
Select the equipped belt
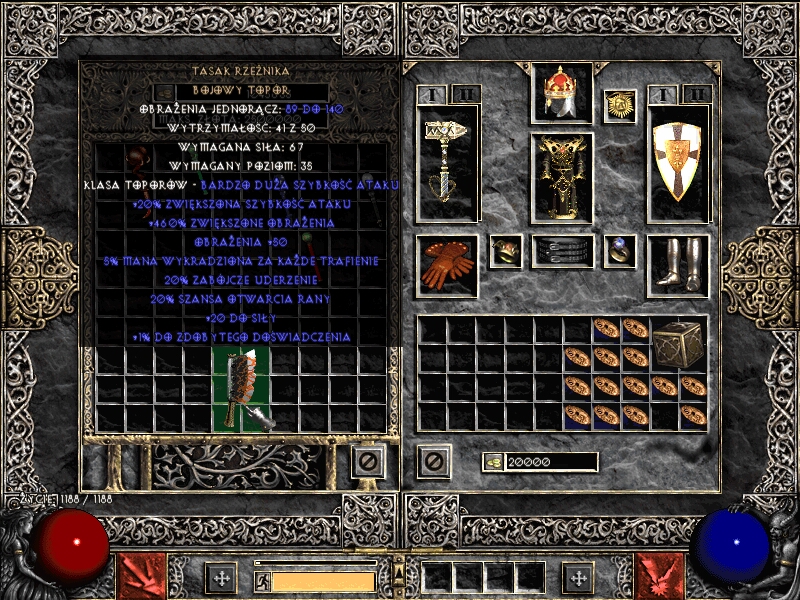tap(561, 251)
